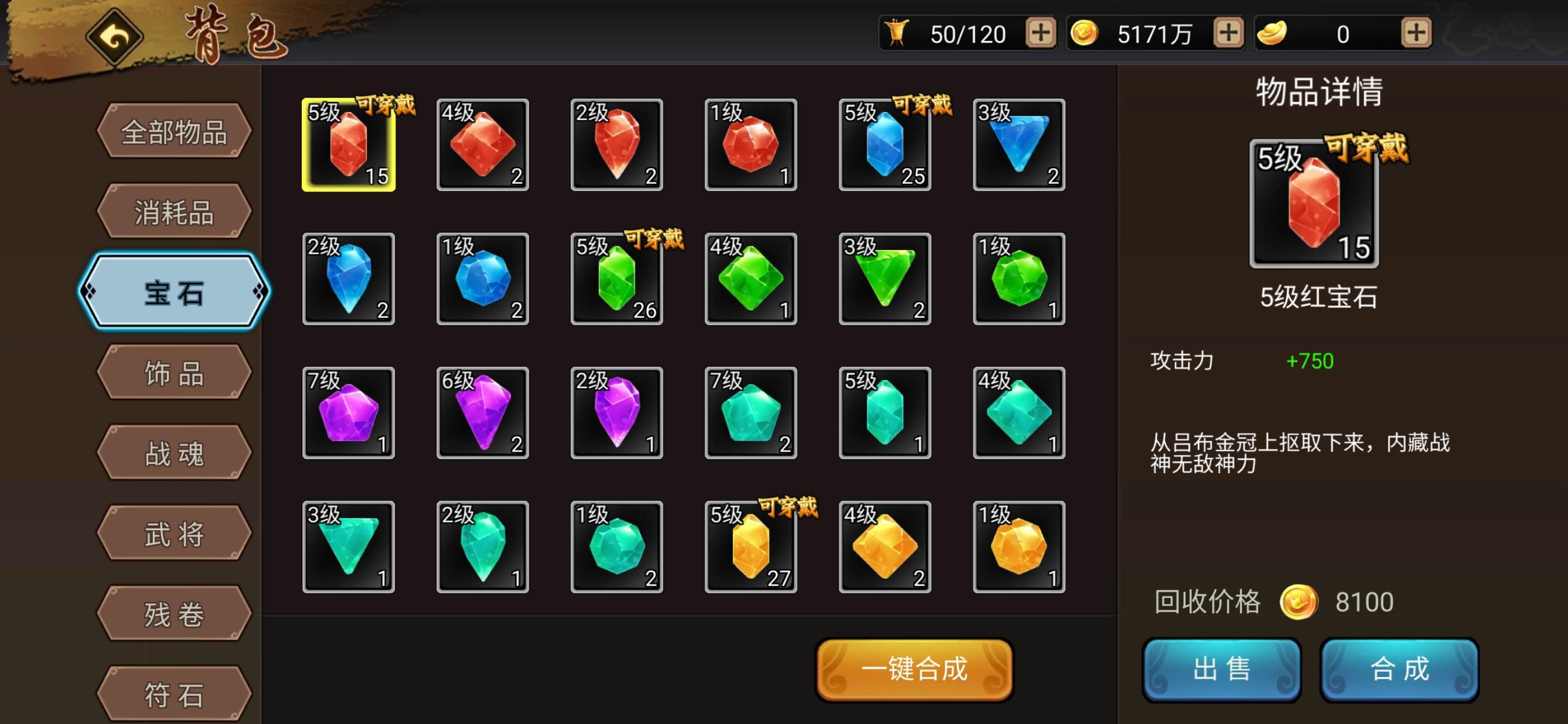Select the level 5 green gem stack of 26
Image resolution: width=1568 pixels, height=724 pixels.
tap(616, 279)
